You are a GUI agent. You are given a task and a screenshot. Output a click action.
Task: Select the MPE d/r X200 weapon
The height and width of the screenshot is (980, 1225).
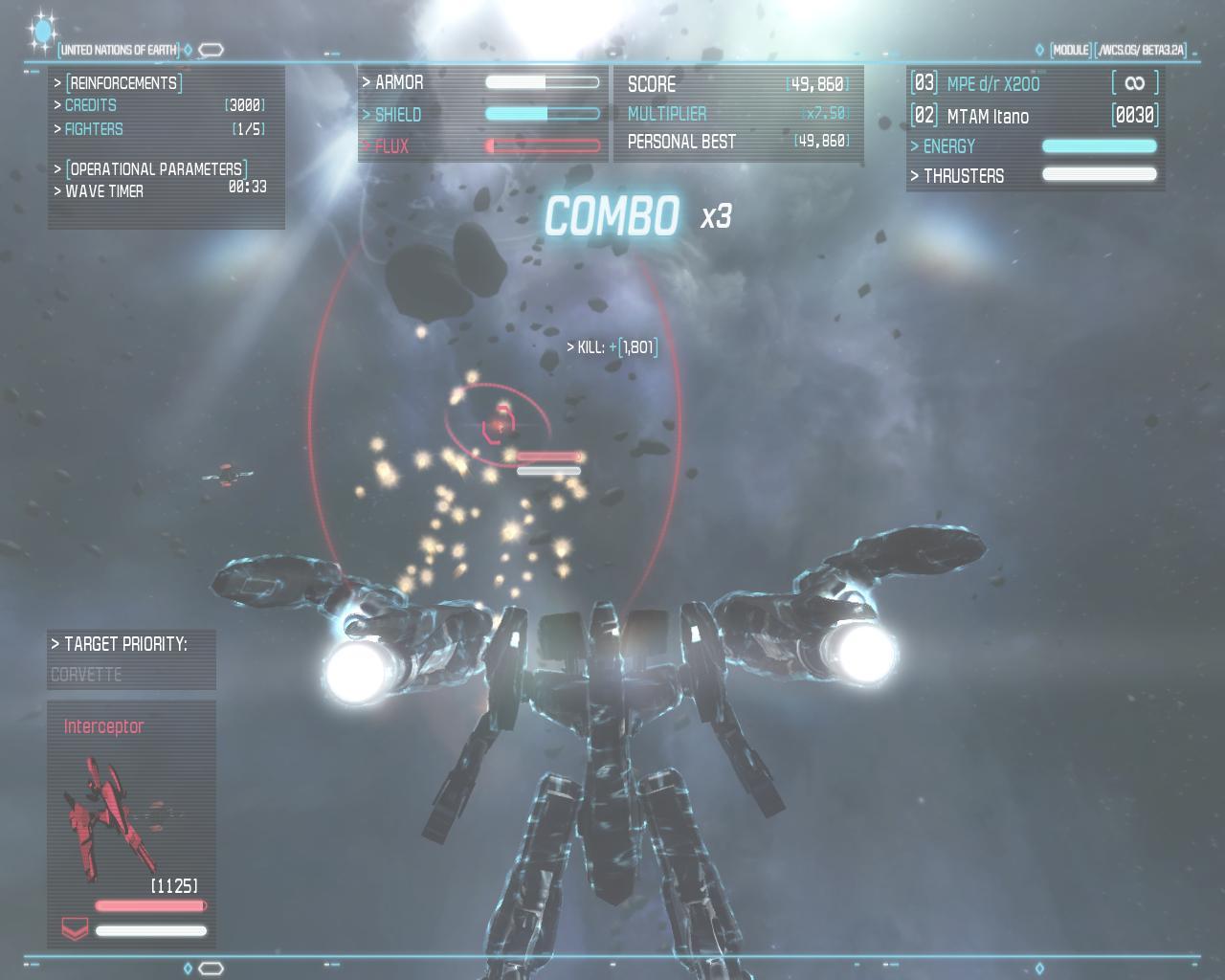992,84
